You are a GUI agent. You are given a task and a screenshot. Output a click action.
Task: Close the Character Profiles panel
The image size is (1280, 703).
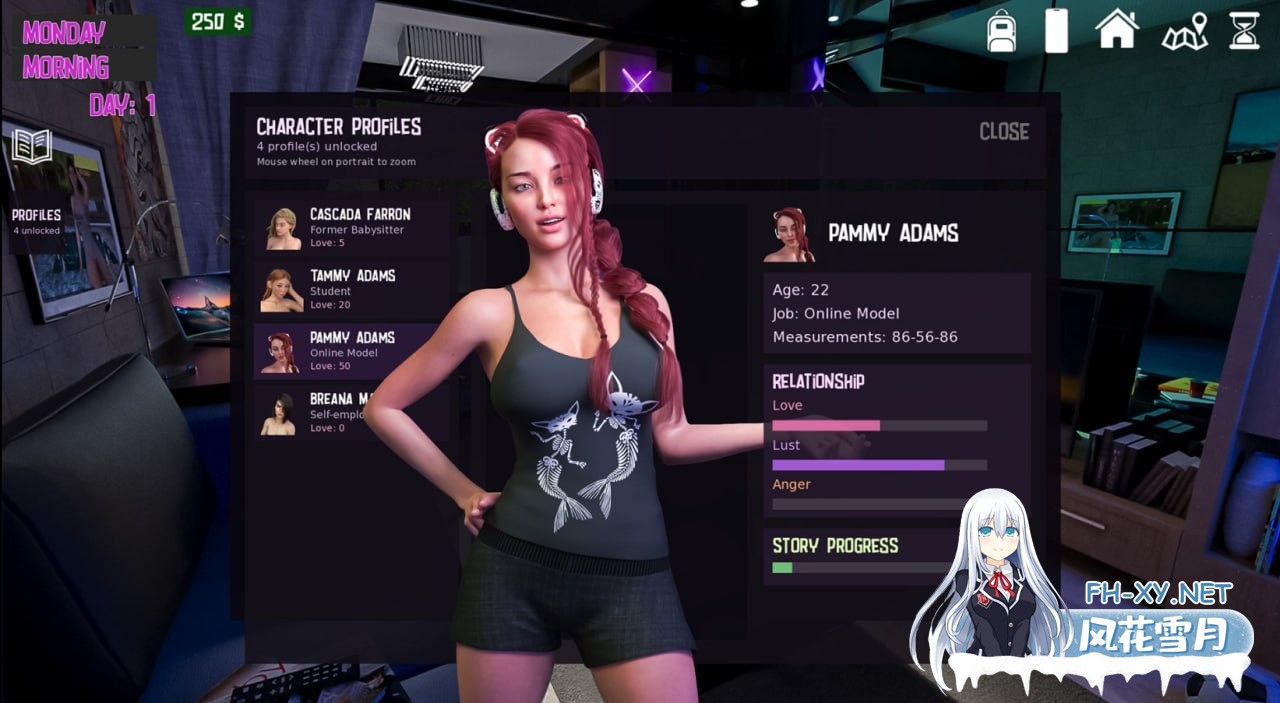[x=1004, y=132]
